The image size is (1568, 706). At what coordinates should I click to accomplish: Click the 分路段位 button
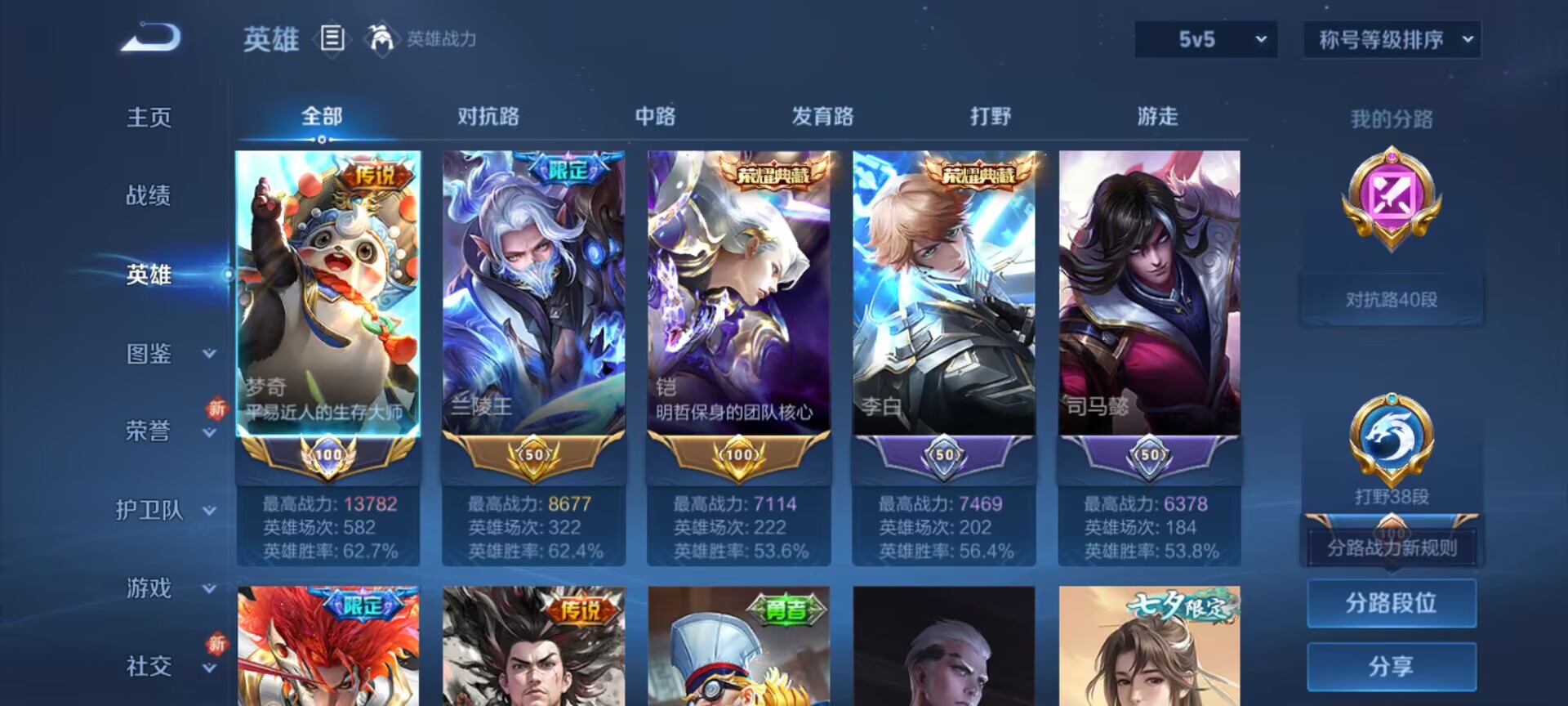1392,603
